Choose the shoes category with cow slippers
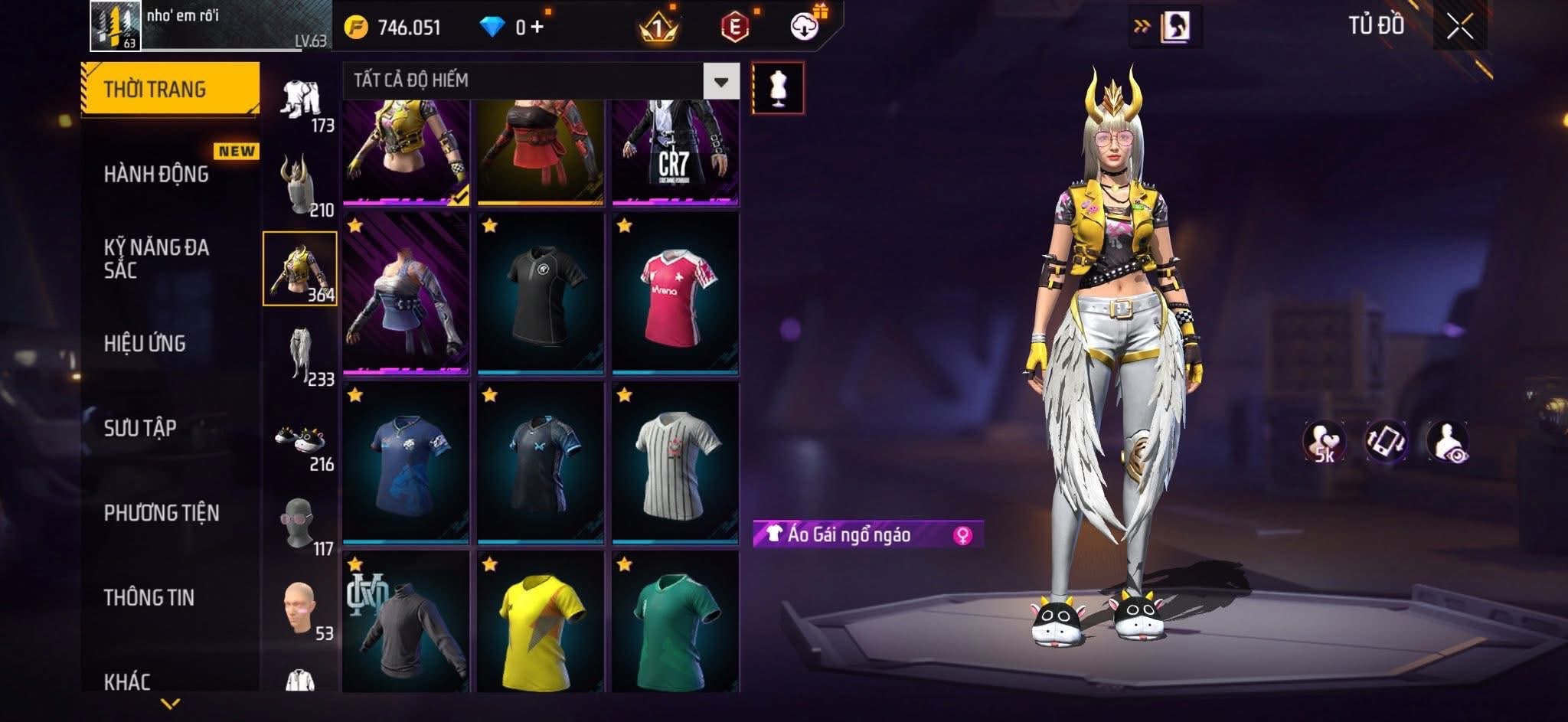 pos(301,444)
